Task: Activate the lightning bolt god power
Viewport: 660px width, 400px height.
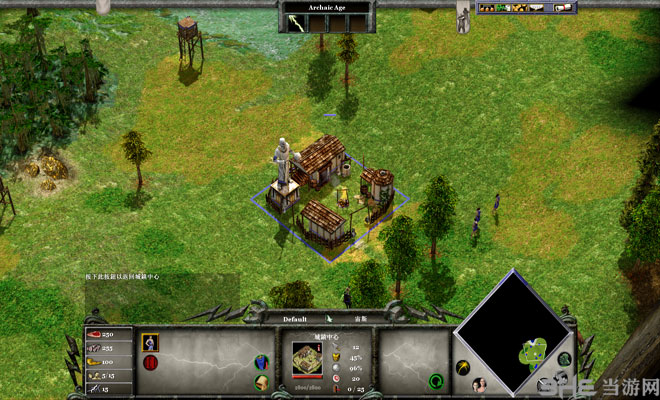Action: click(298, 20)
